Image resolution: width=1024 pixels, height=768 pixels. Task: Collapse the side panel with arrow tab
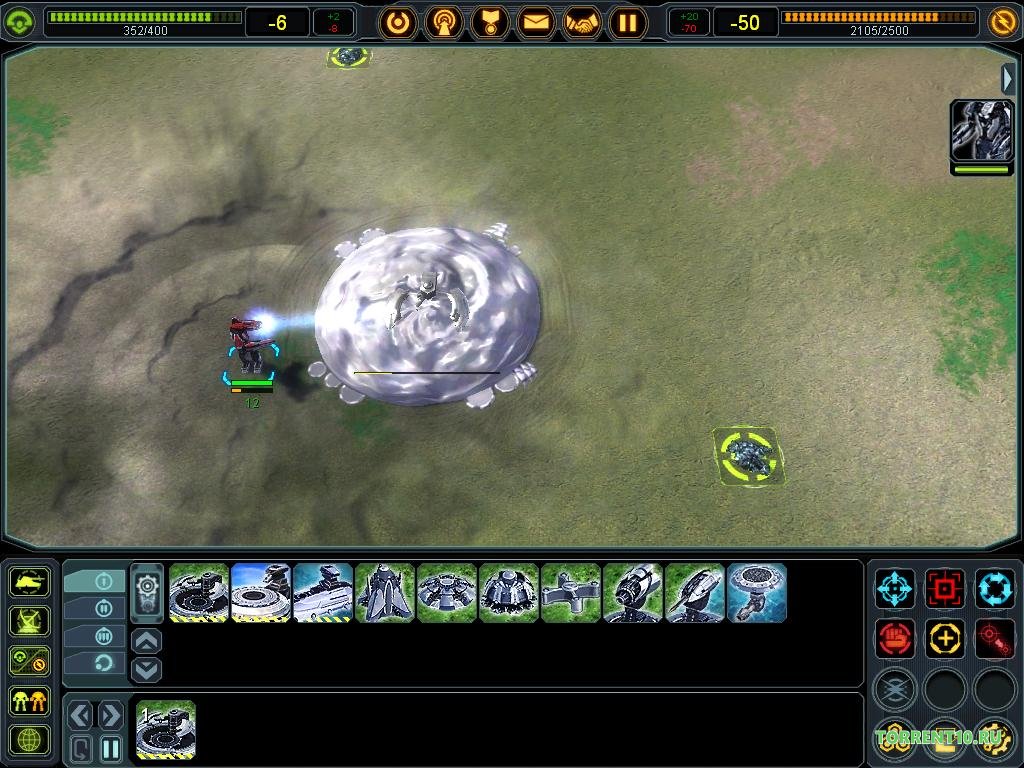(x=1009, y=79)
